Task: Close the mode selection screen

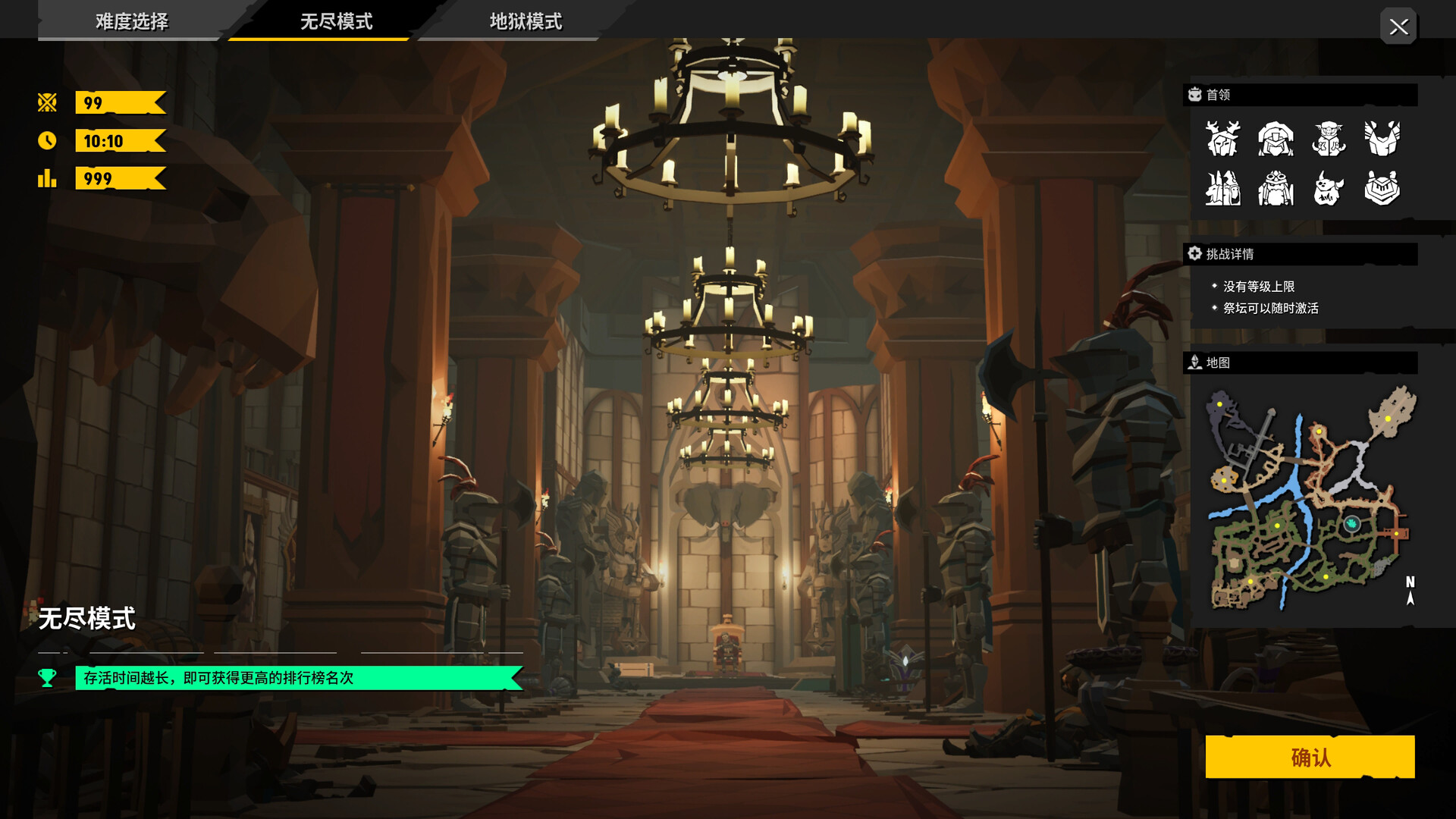Action: click(1398, 27)
